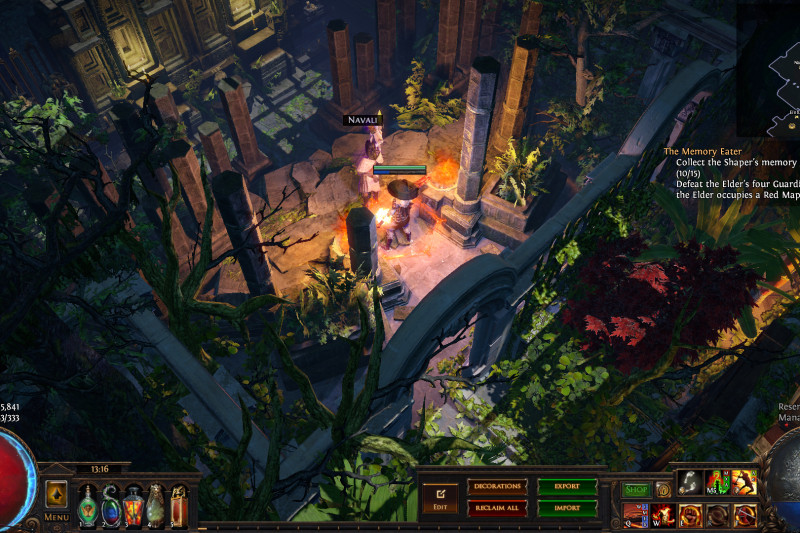The image size is (800, 533).
Task: Activate the fiery skill bound to W
Action: (663, 515)
